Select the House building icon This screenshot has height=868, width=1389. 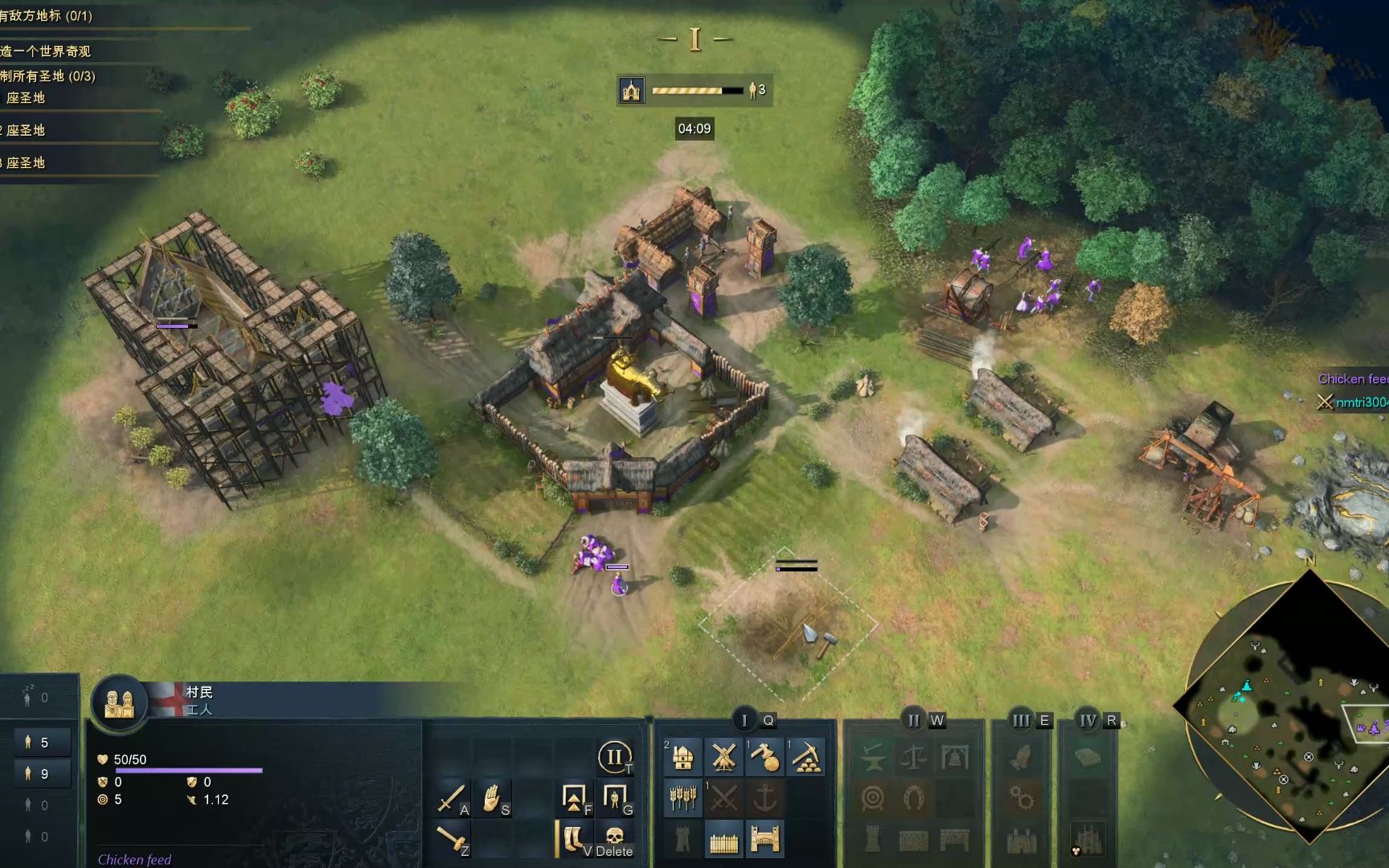[x=683, y=757]
